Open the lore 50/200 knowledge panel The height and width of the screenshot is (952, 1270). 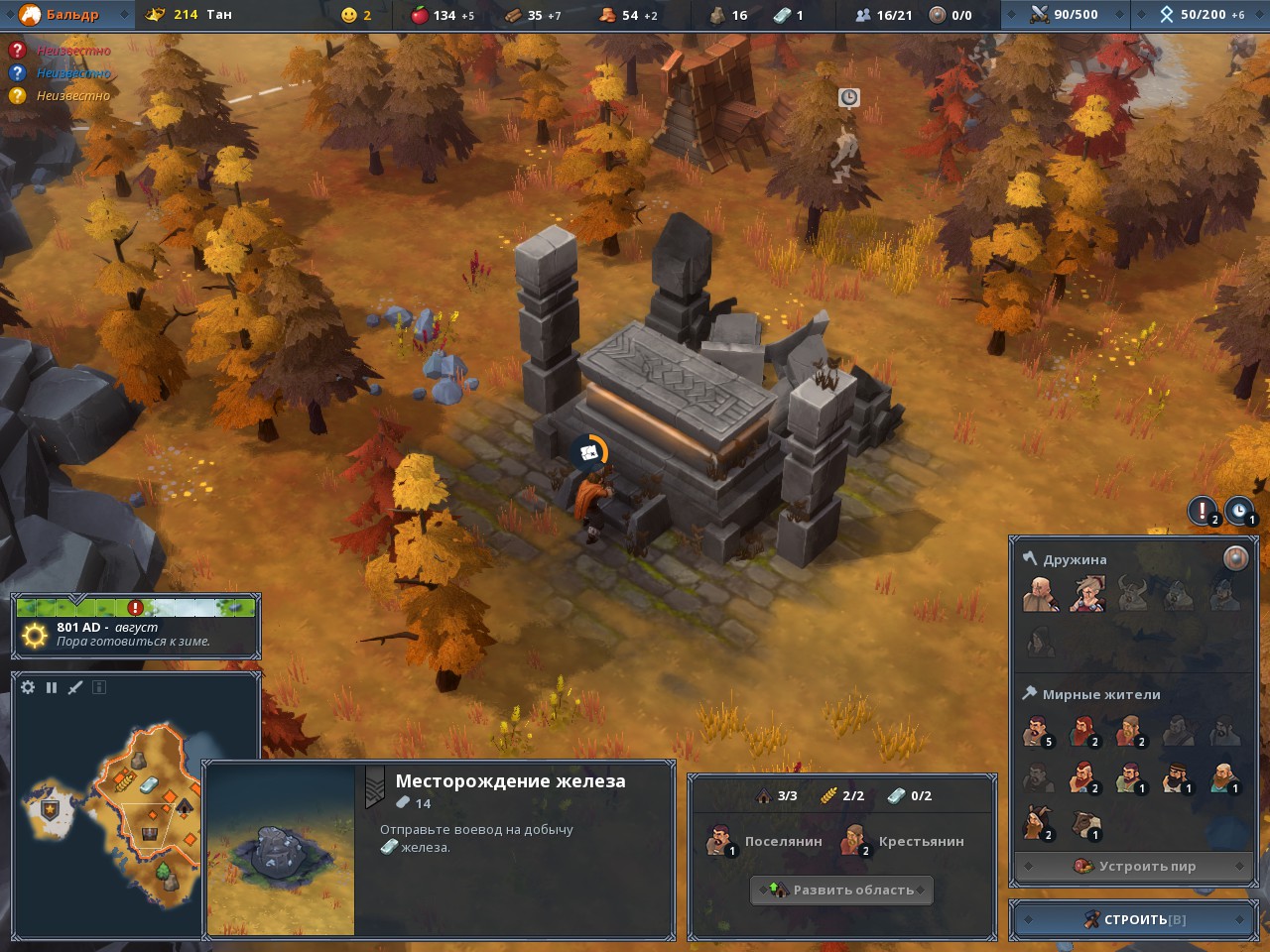(1200, 15)
